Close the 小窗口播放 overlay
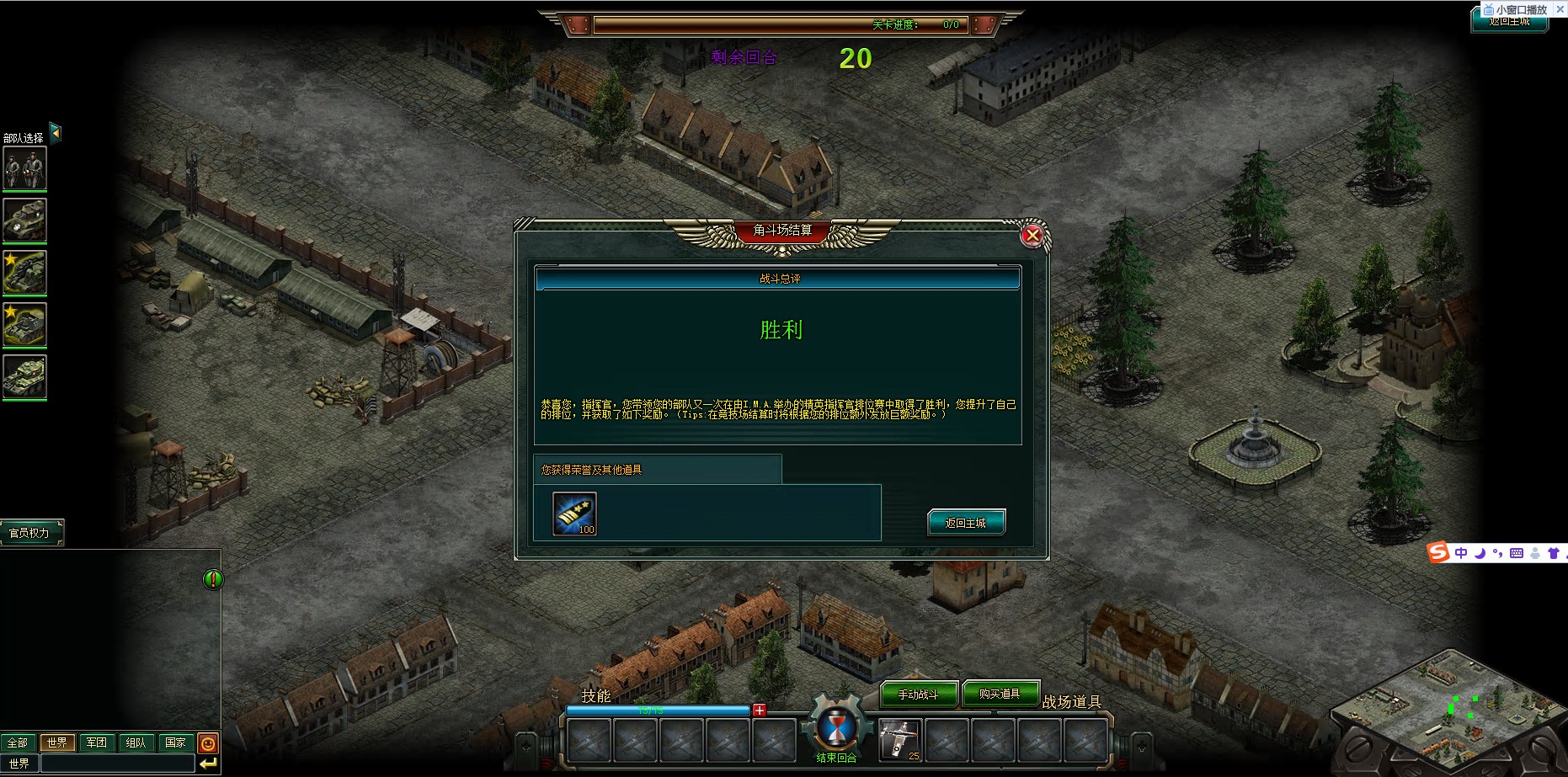The height and width of the screenshot is (777, 1568). [1560, 9]
